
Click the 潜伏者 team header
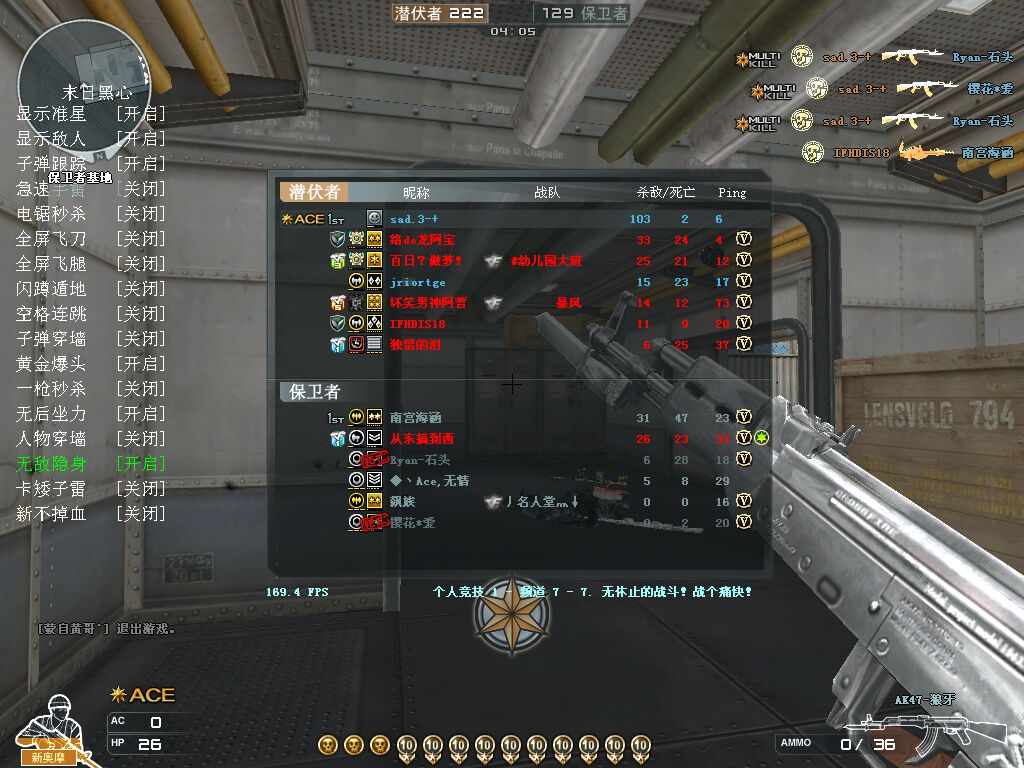[x=315, y=192]
